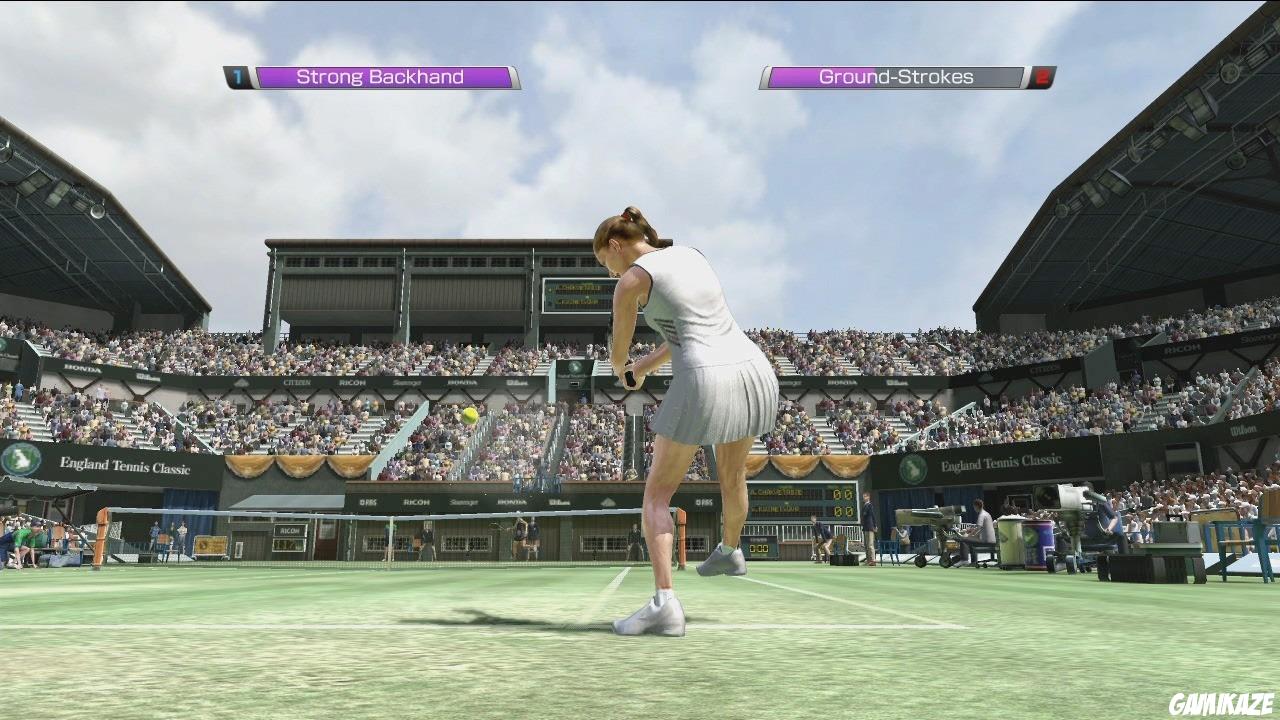Click the small net-post scoreboard near the court

[758, 547]
